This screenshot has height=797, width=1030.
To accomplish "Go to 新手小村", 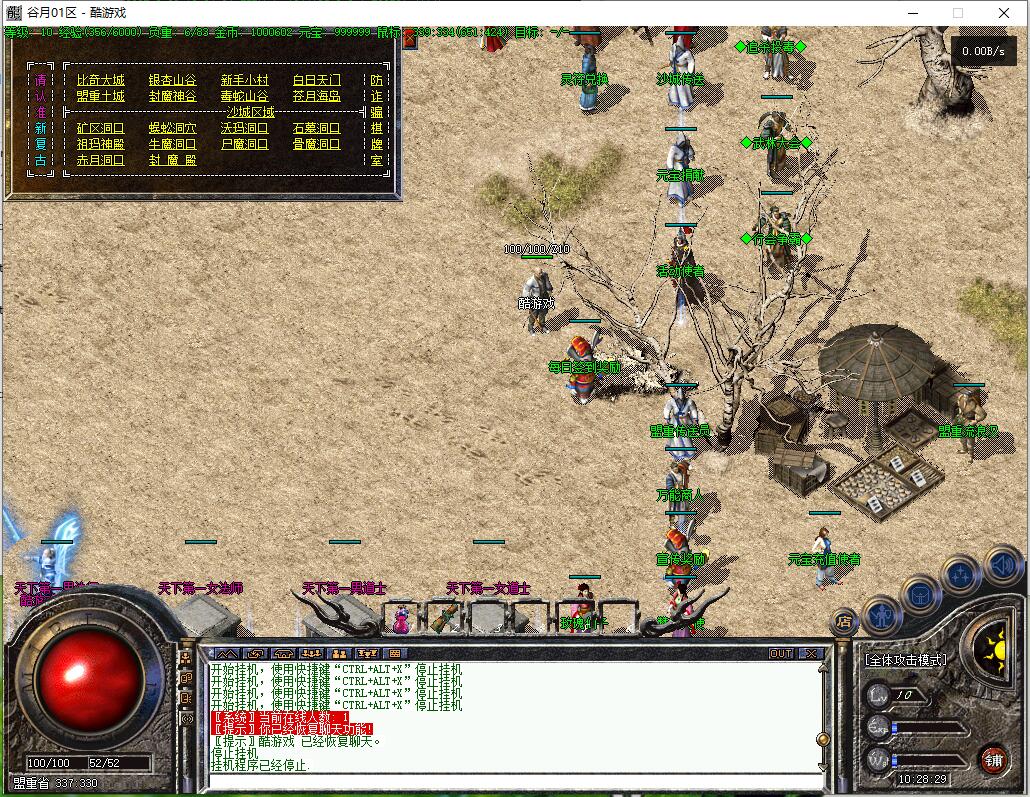I will [245, 80].
